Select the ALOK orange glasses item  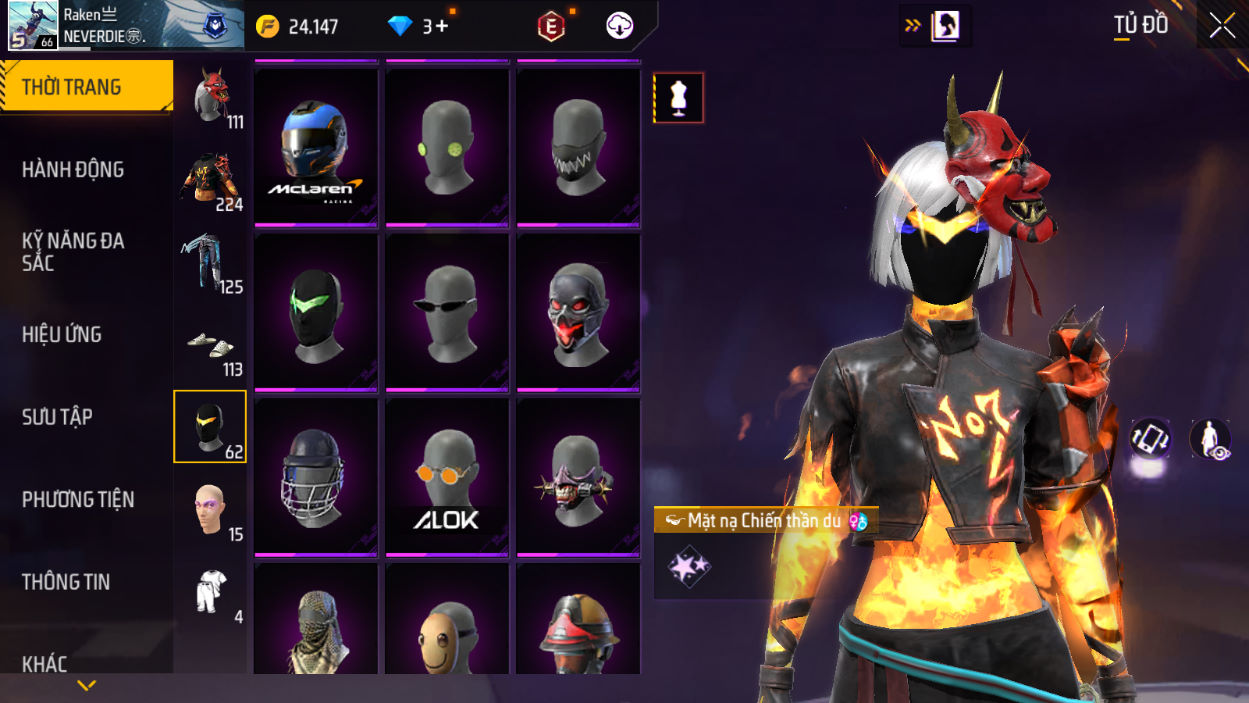point(447,476)
